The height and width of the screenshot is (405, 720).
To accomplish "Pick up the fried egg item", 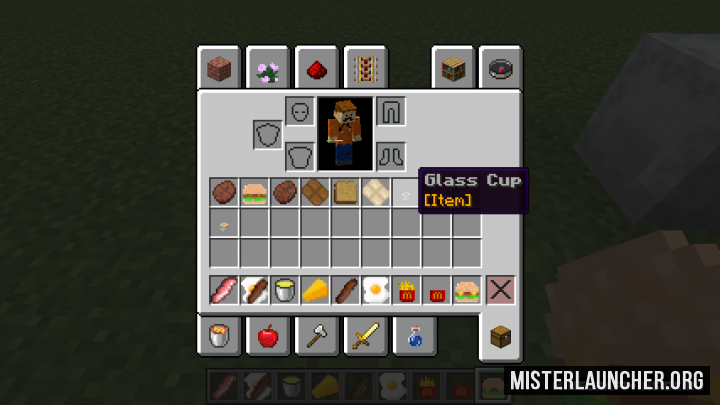I will coord(376,291).
